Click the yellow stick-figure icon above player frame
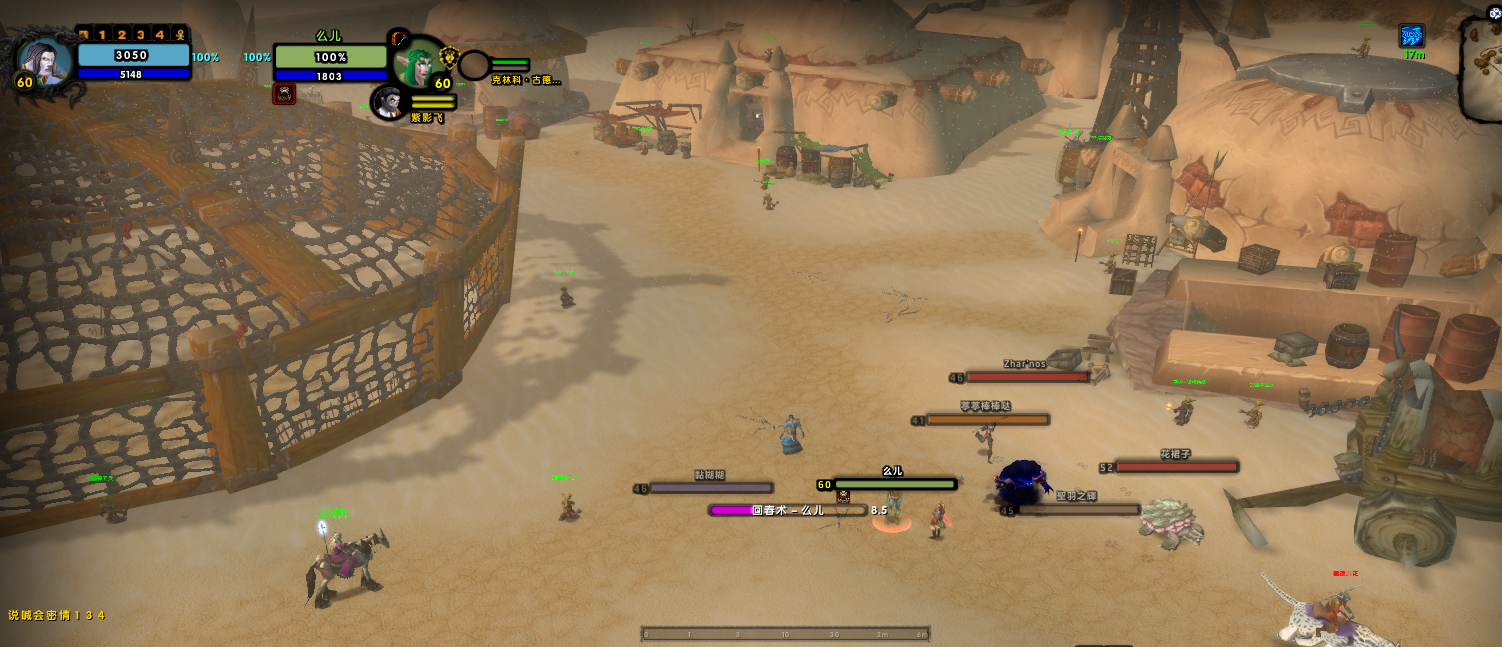The height and width of the screenshot is (647, 1502). click(180, 35)
